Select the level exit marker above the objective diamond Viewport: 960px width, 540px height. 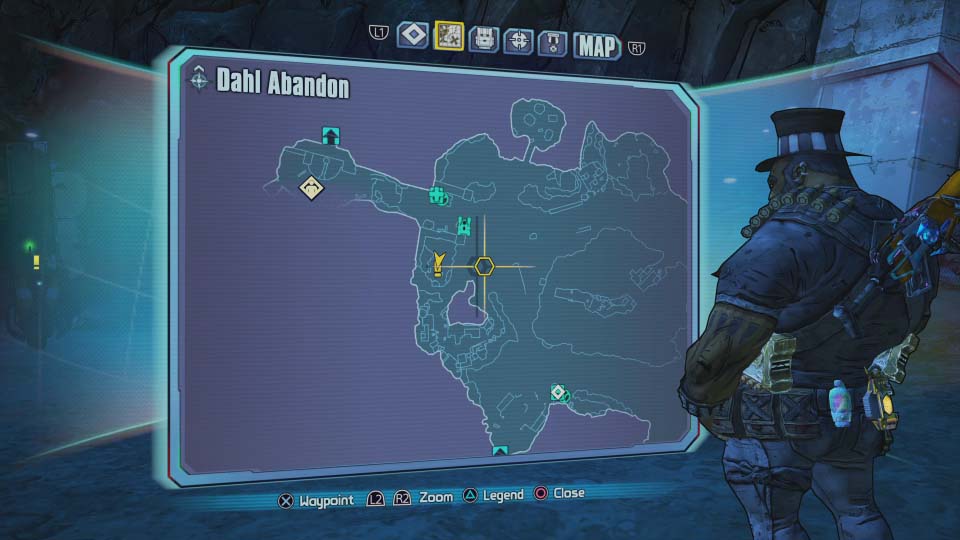tap(330, 135)
